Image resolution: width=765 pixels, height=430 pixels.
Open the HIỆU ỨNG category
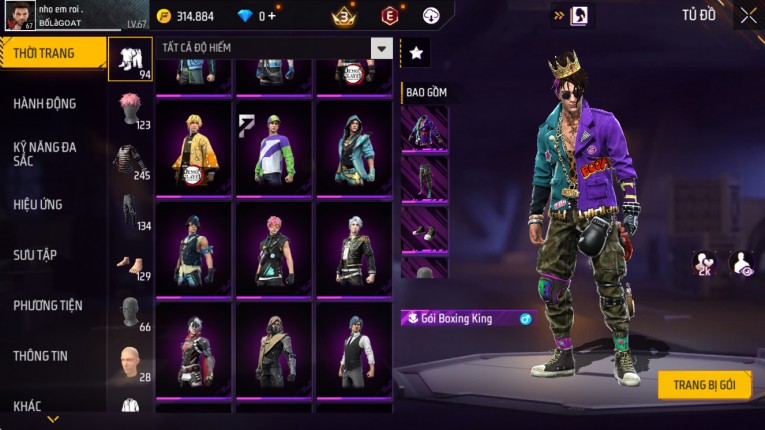[x=38, y=205]
